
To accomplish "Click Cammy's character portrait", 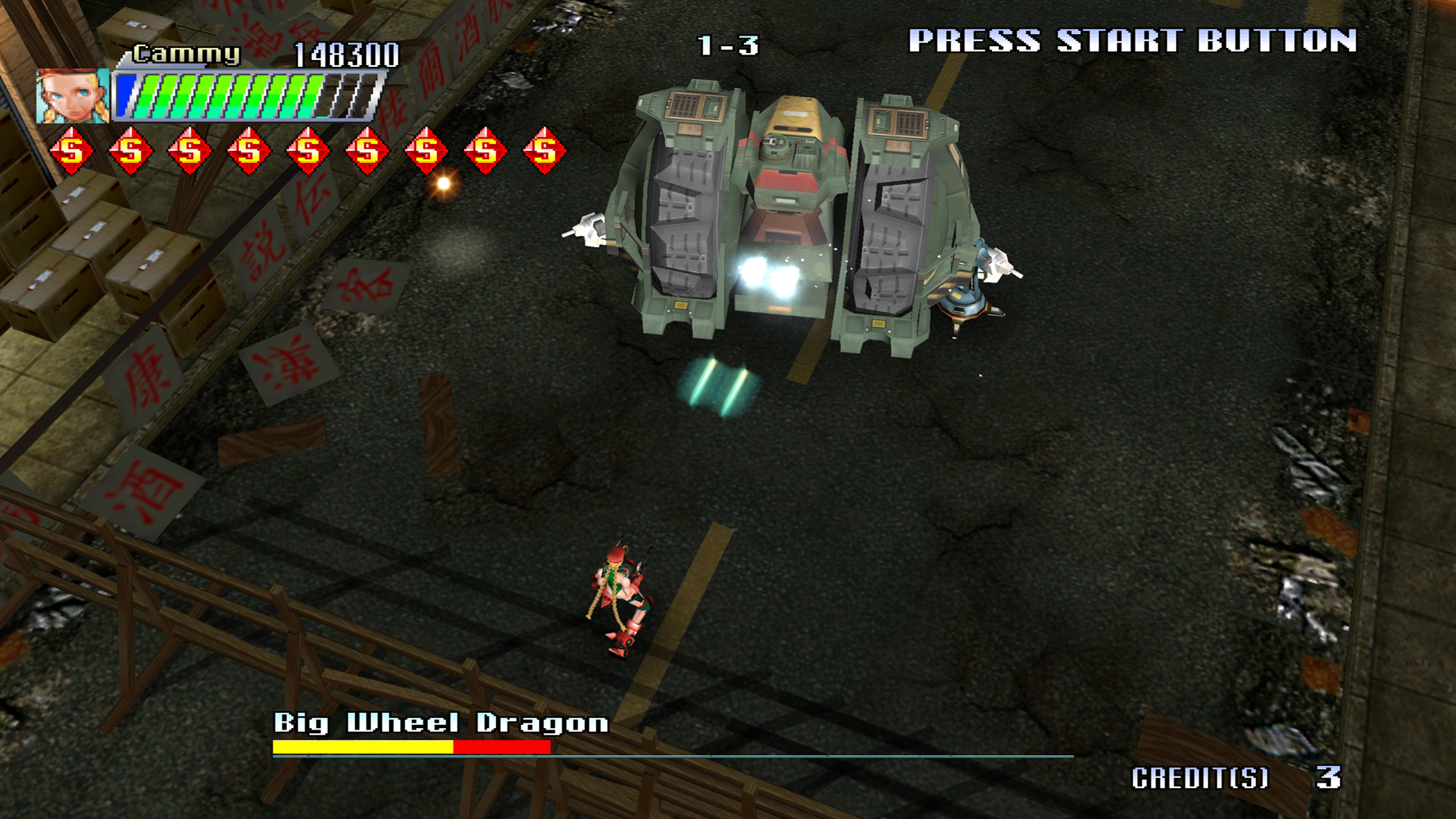I will 72,96.
